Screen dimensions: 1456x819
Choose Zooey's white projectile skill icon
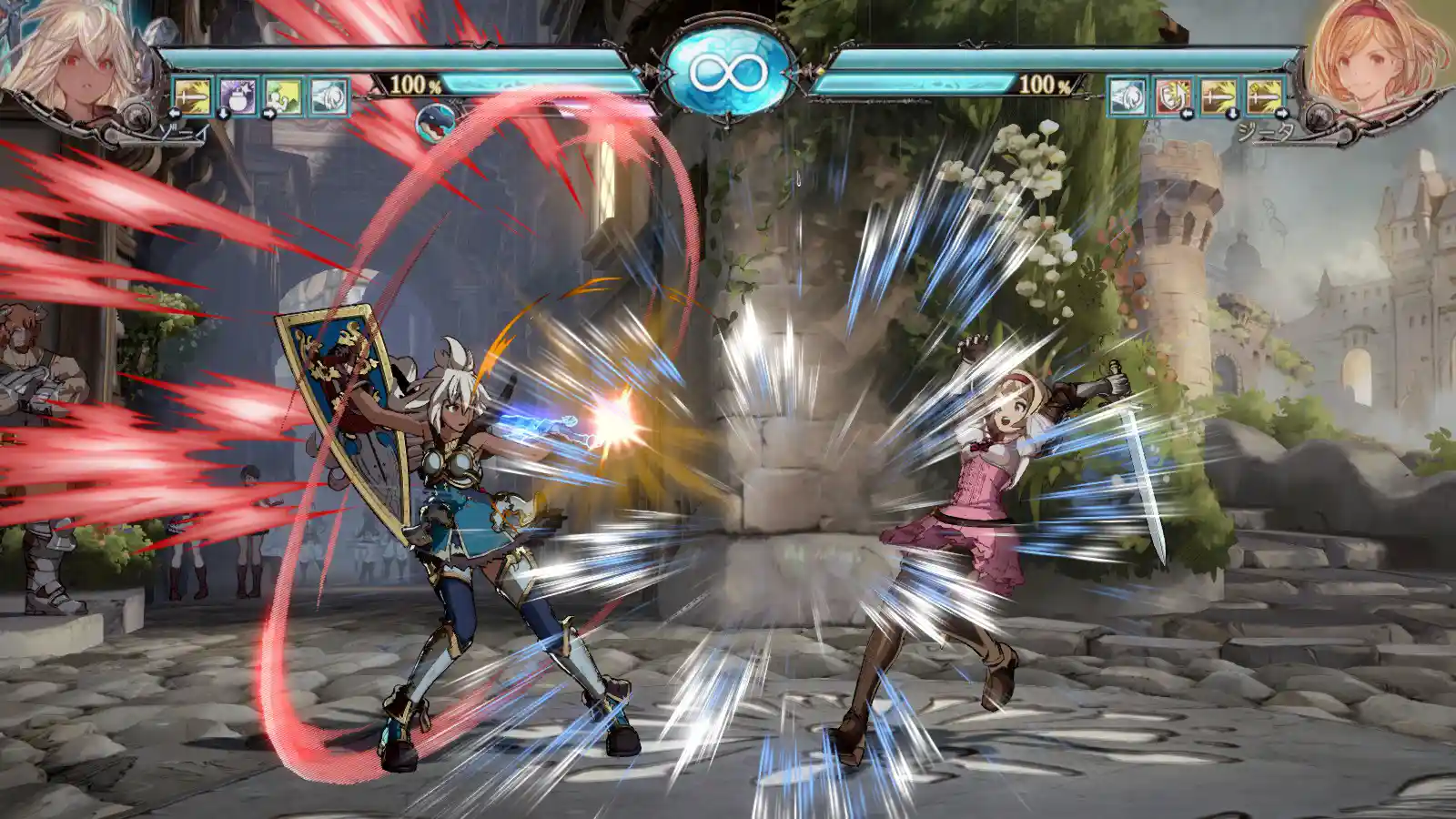click(329, 96)
